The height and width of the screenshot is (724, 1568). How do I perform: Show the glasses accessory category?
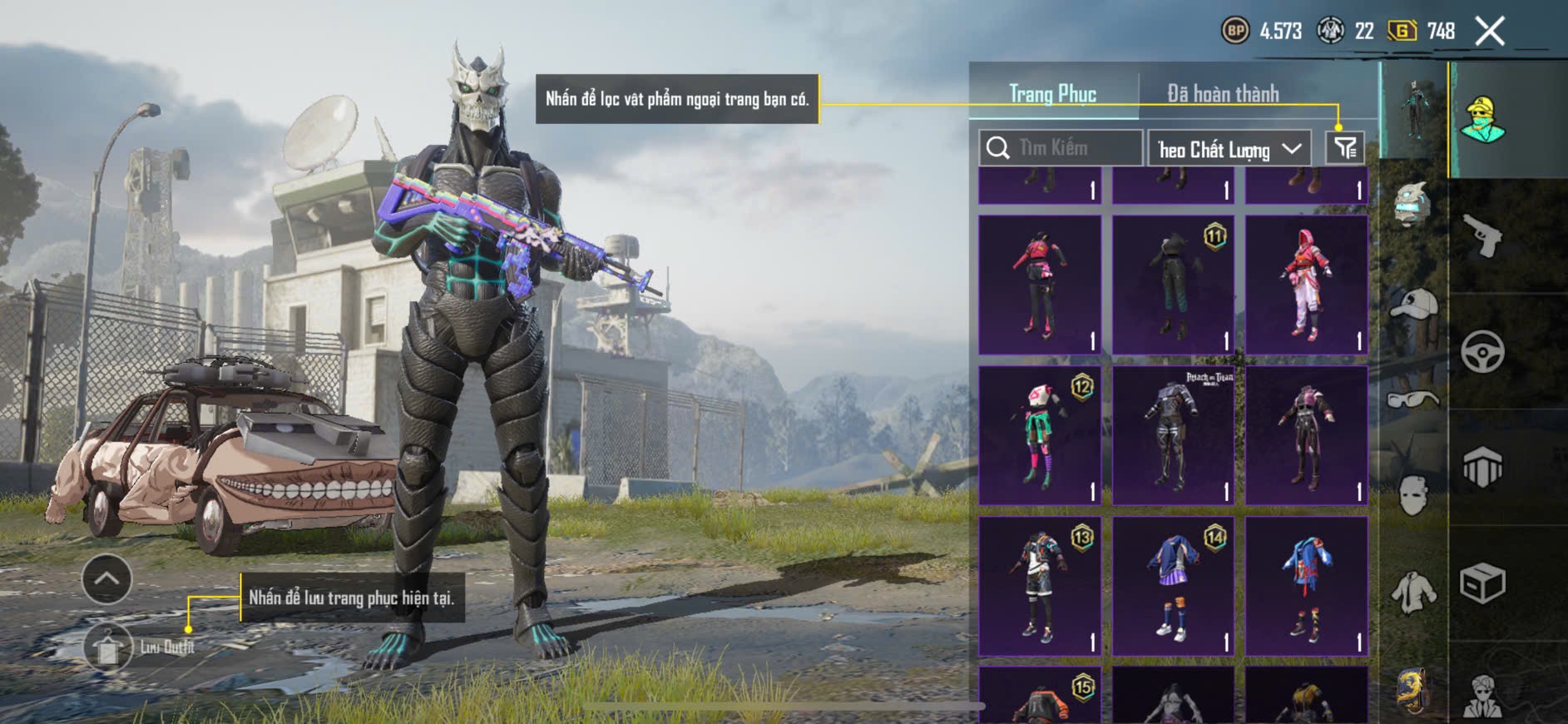click(x=1414, y=399)
